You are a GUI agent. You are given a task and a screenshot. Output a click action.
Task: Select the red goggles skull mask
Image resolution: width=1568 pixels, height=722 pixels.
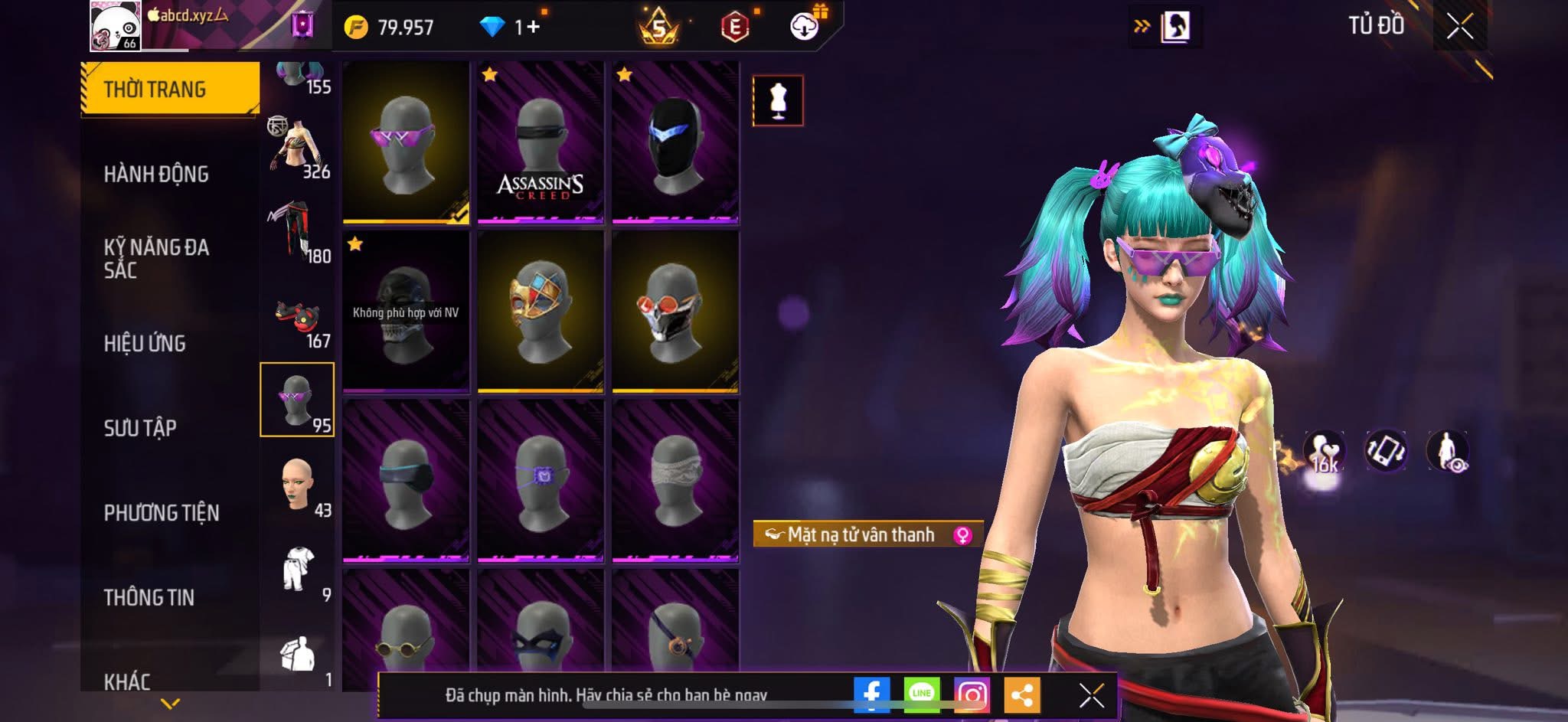[675, 312]
